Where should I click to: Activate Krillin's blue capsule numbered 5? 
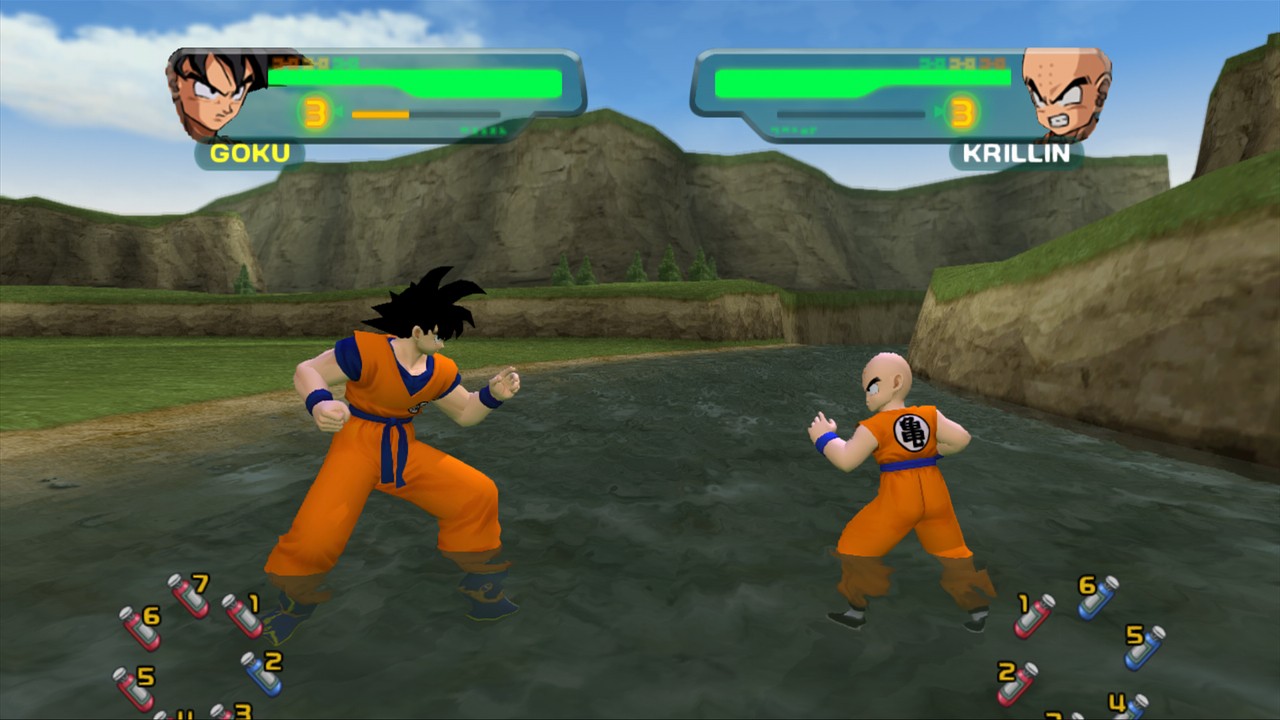click(1144, 647)
